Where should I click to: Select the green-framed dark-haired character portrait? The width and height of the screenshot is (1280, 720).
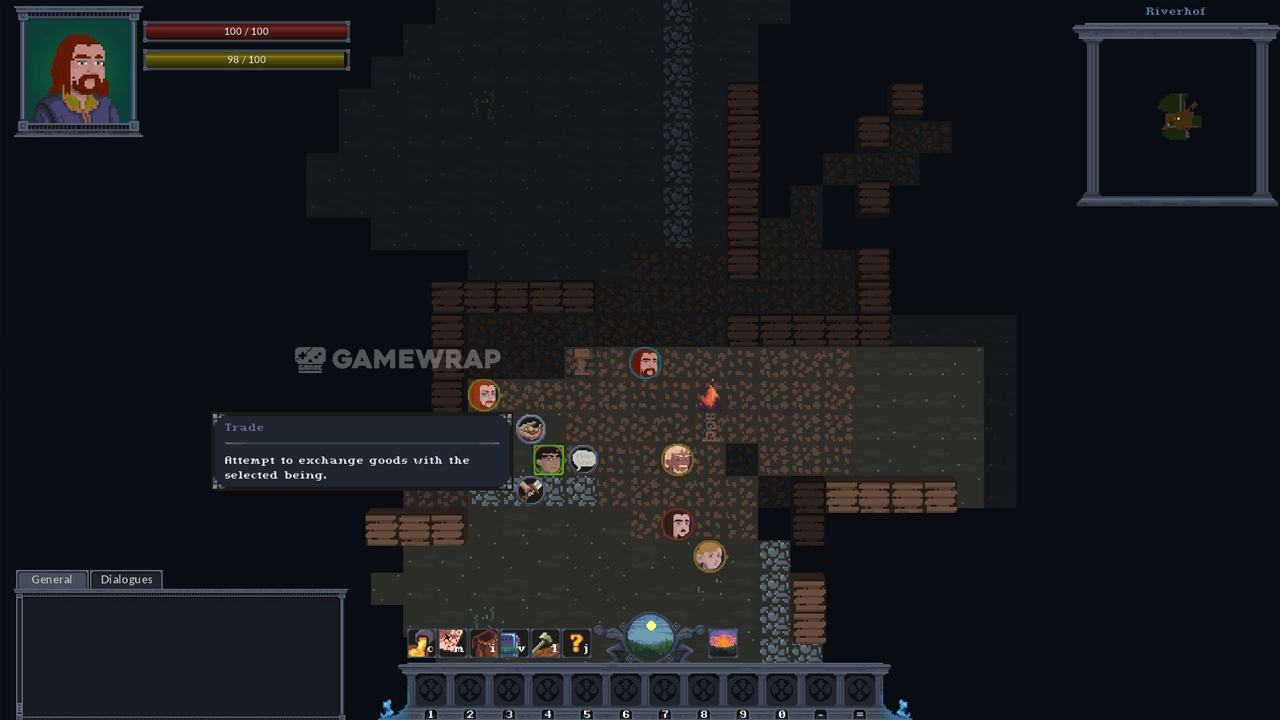(548, 459)
